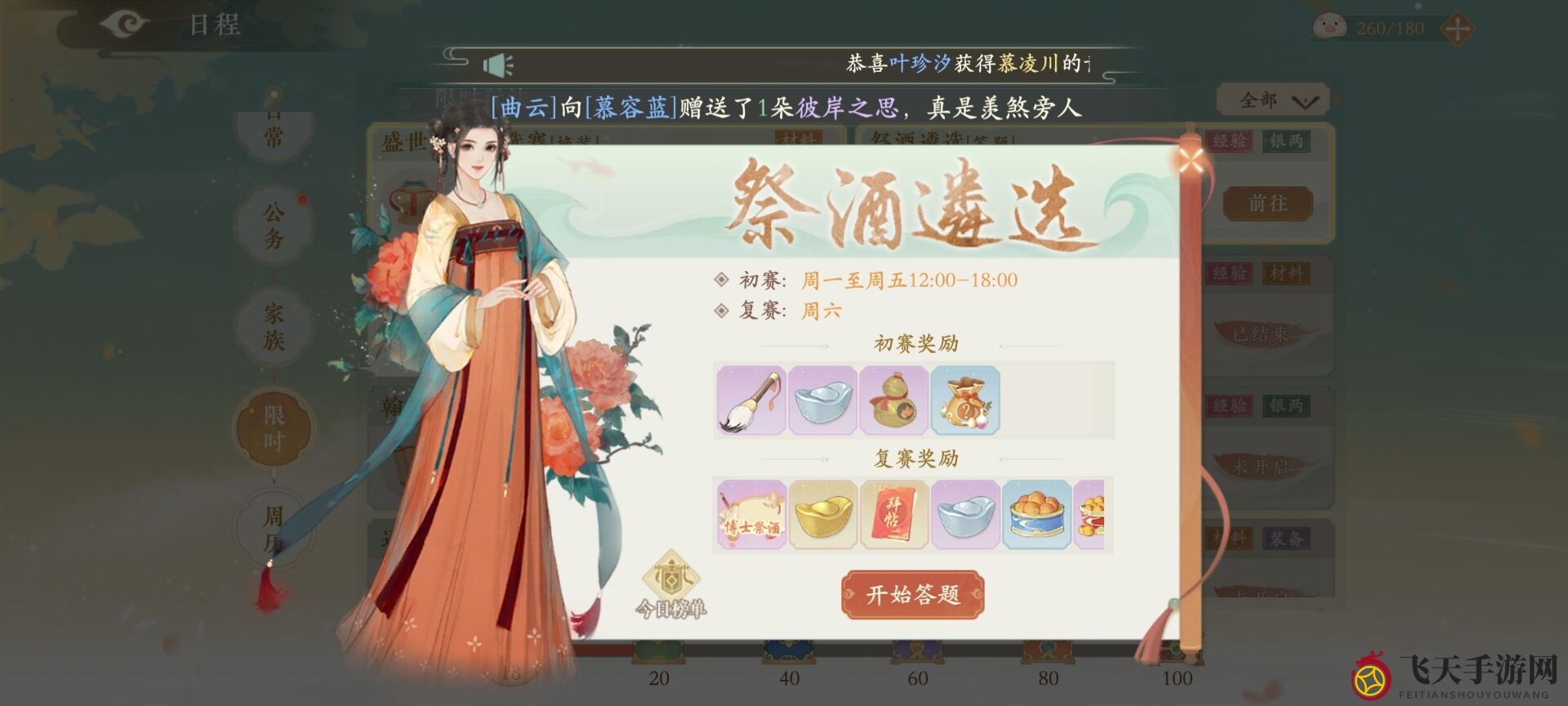
Task: Click the mystery bag reward icon
Action: (965, 400)
